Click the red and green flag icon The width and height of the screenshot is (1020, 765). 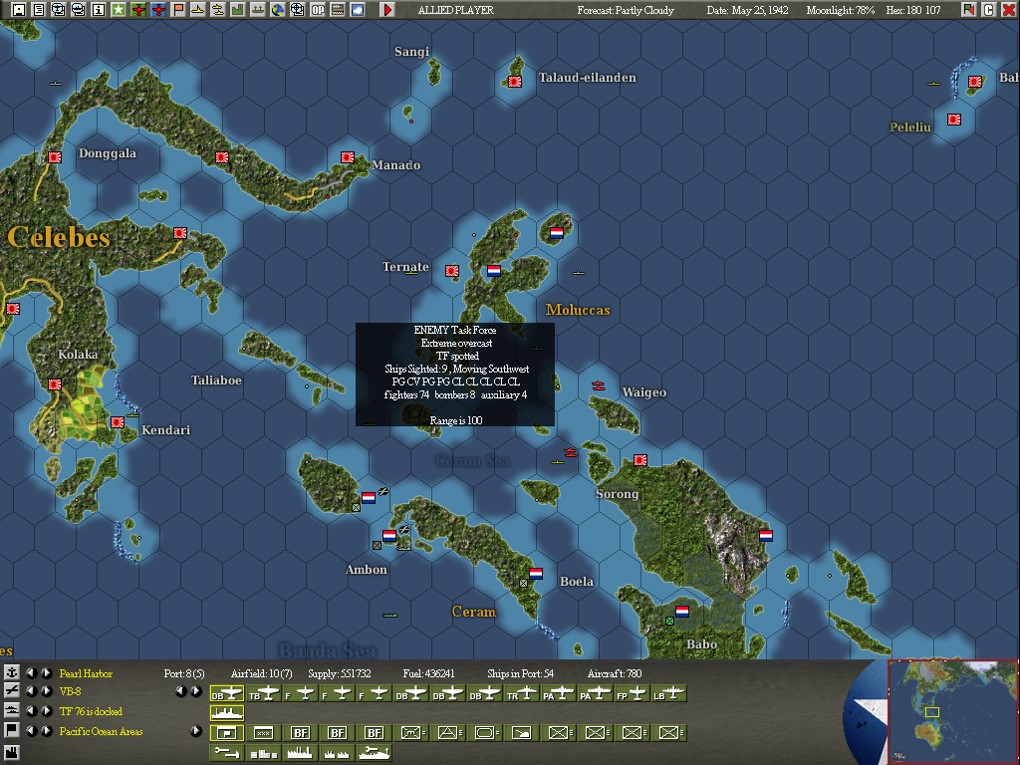[x=969, y=10]
